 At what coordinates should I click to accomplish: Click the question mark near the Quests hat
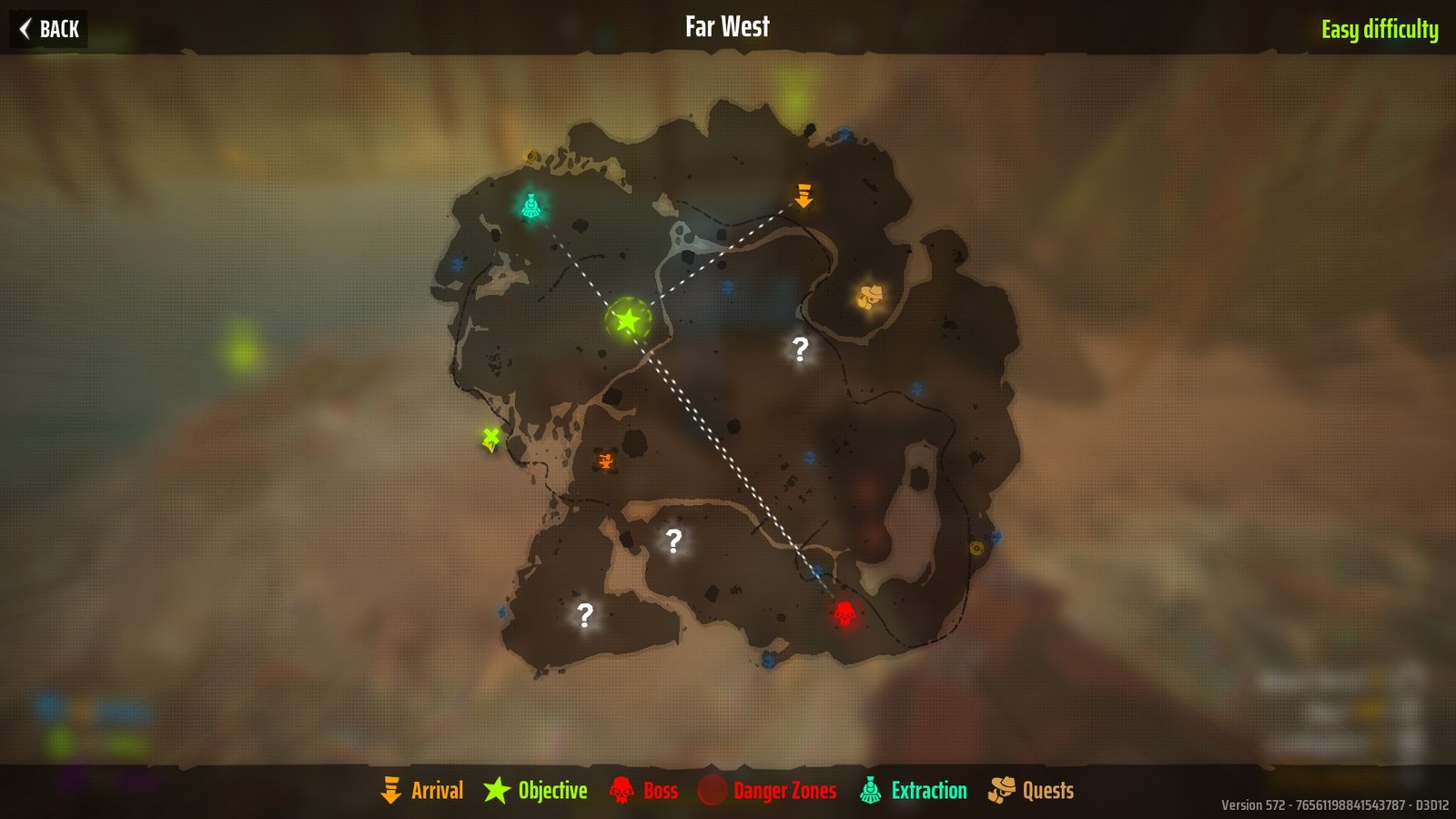coord(799,347)
